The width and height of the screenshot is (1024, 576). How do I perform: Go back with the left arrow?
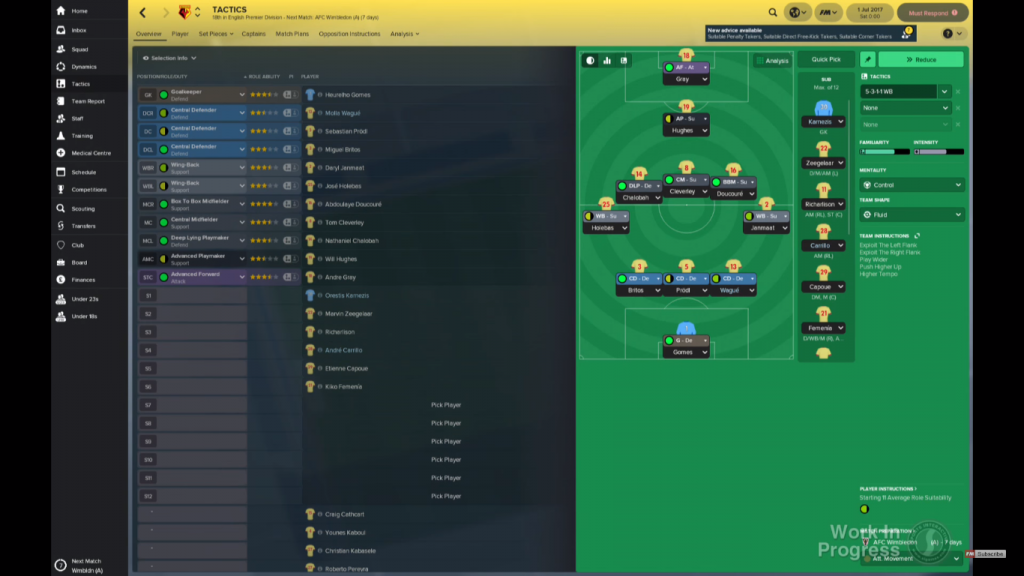tap(142, 13)
